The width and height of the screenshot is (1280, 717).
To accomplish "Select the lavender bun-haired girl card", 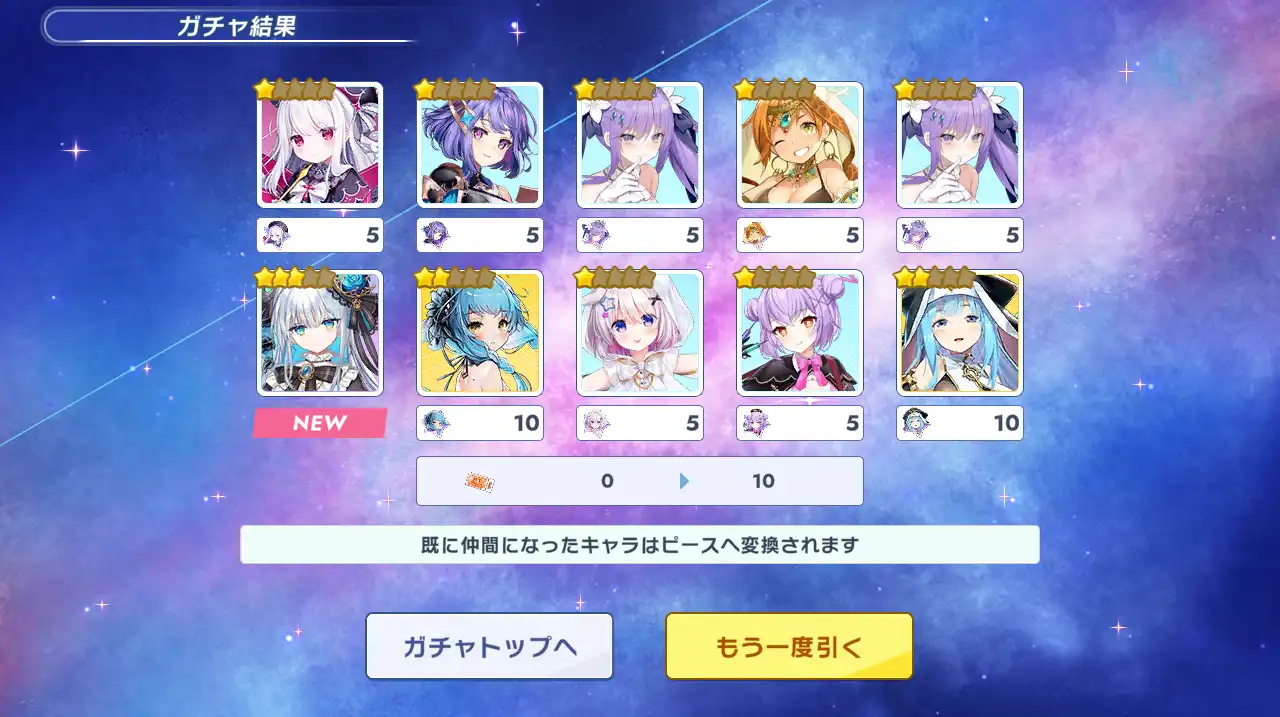I will pyautogui.click(x=800, y=333).
